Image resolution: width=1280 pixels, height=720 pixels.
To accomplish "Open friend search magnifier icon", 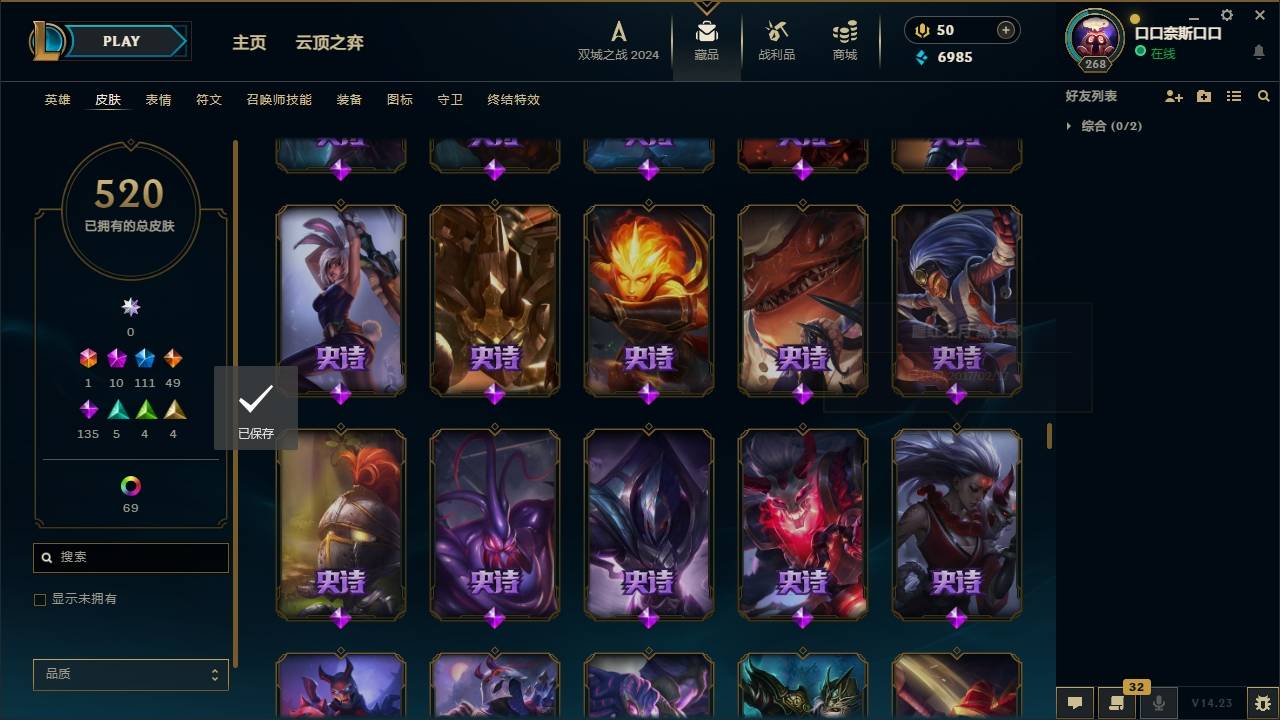I will coord(1263,96).
